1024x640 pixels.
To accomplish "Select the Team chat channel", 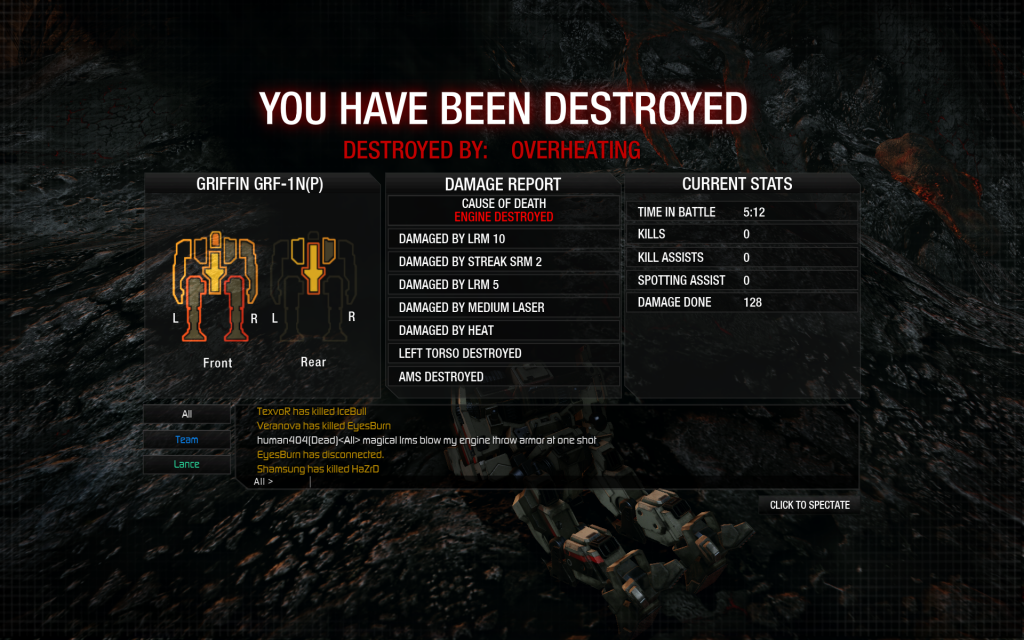I will click(x=187, y=439).
